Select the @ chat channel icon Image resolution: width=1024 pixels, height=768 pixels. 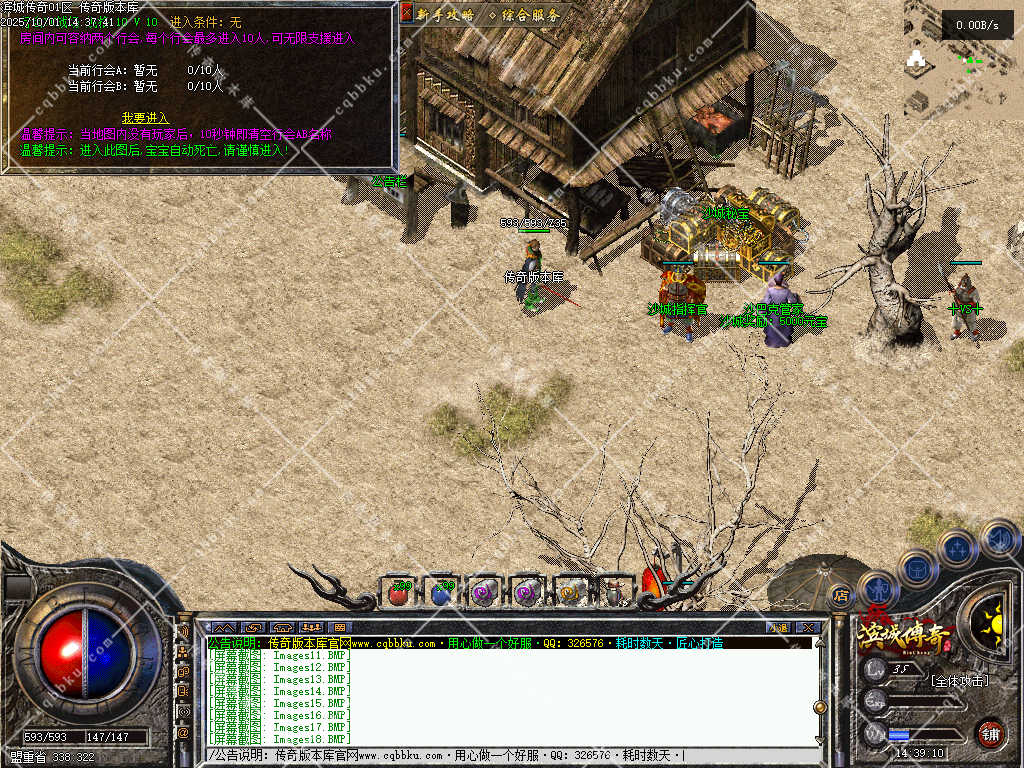point(184,732)
